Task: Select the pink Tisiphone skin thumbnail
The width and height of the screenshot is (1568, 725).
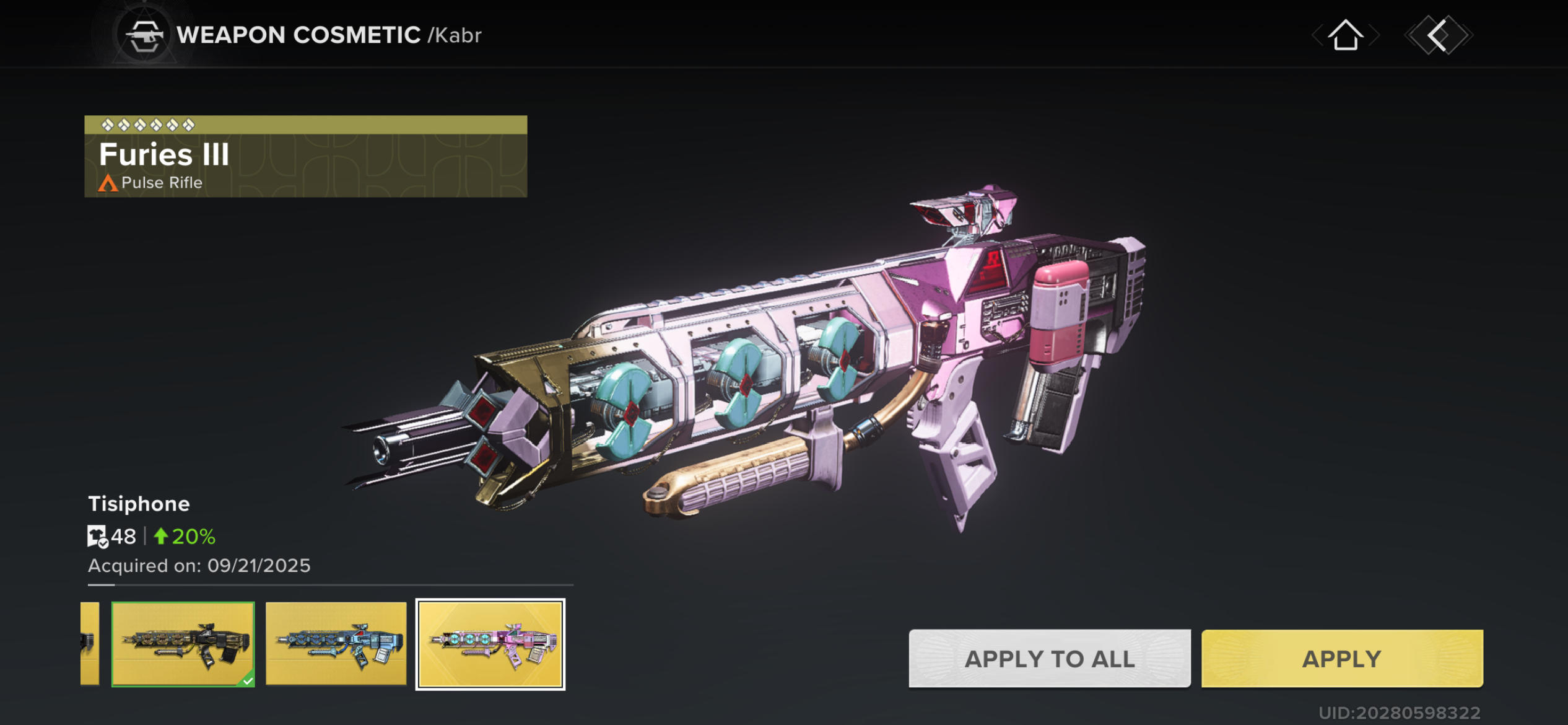Action: pos(490,644)
